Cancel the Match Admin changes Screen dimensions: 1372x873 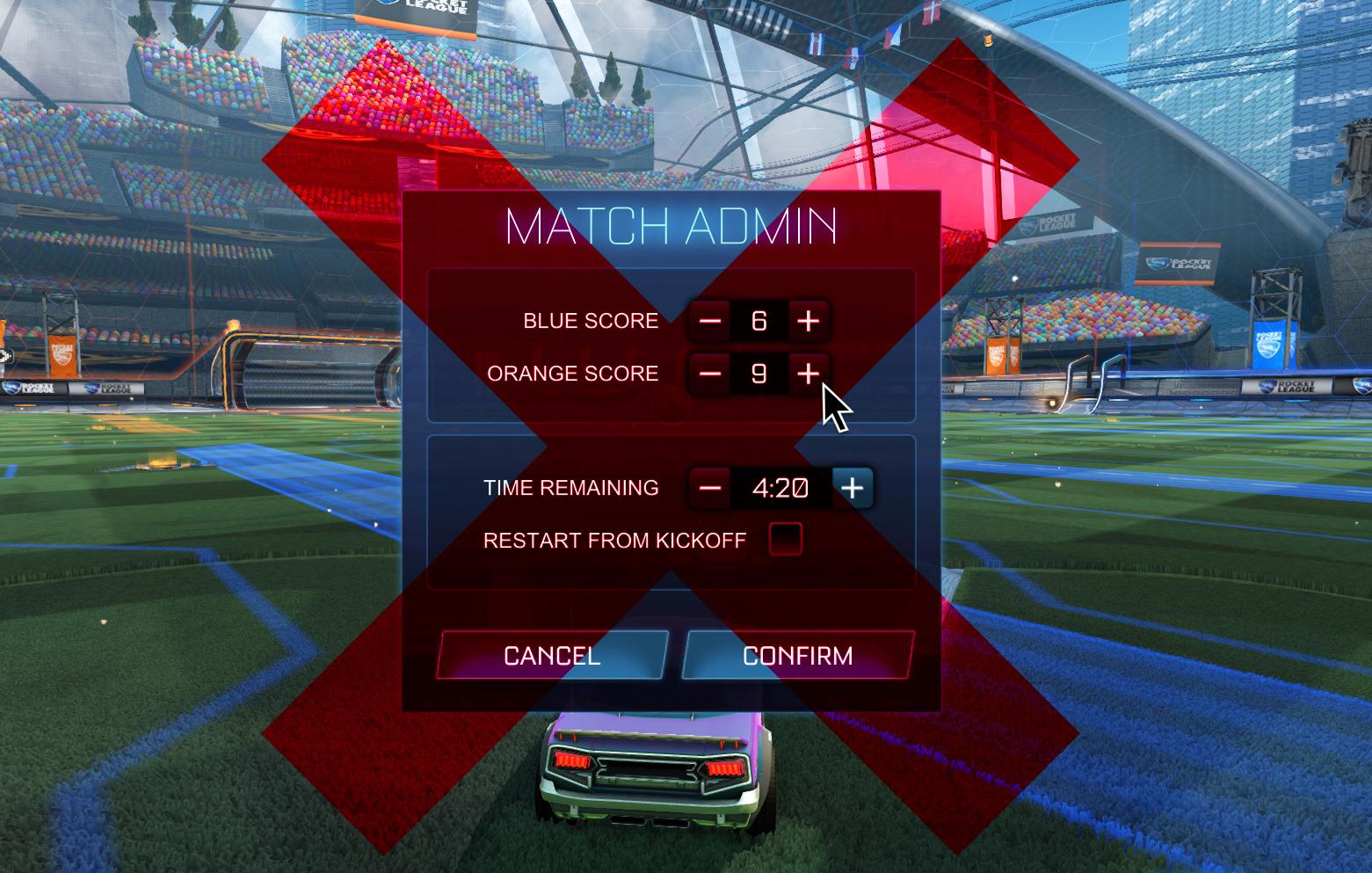[x=552, y=655]
